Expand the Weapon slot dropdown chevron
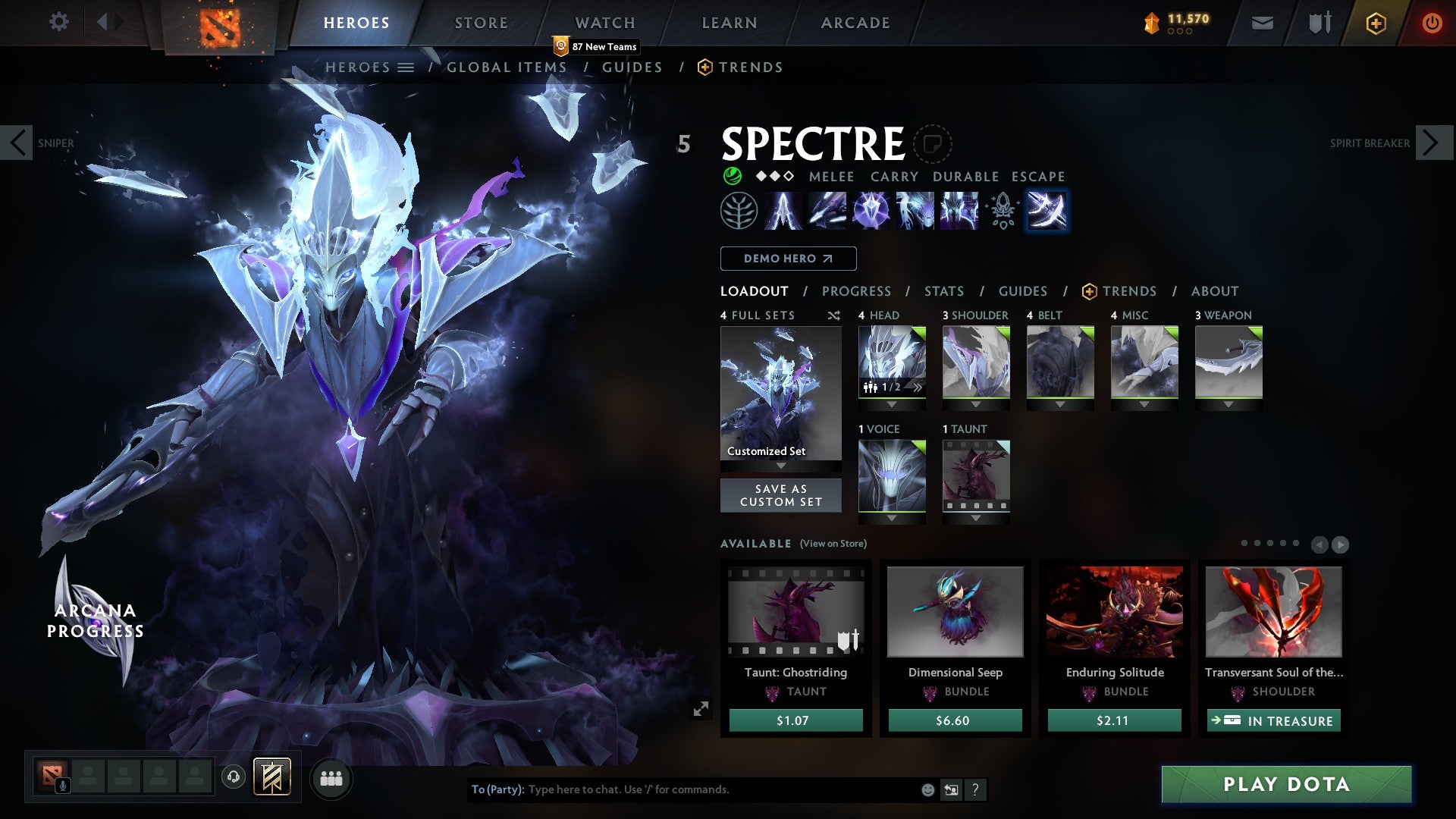1456x819 pixels. coord(1229,404)
